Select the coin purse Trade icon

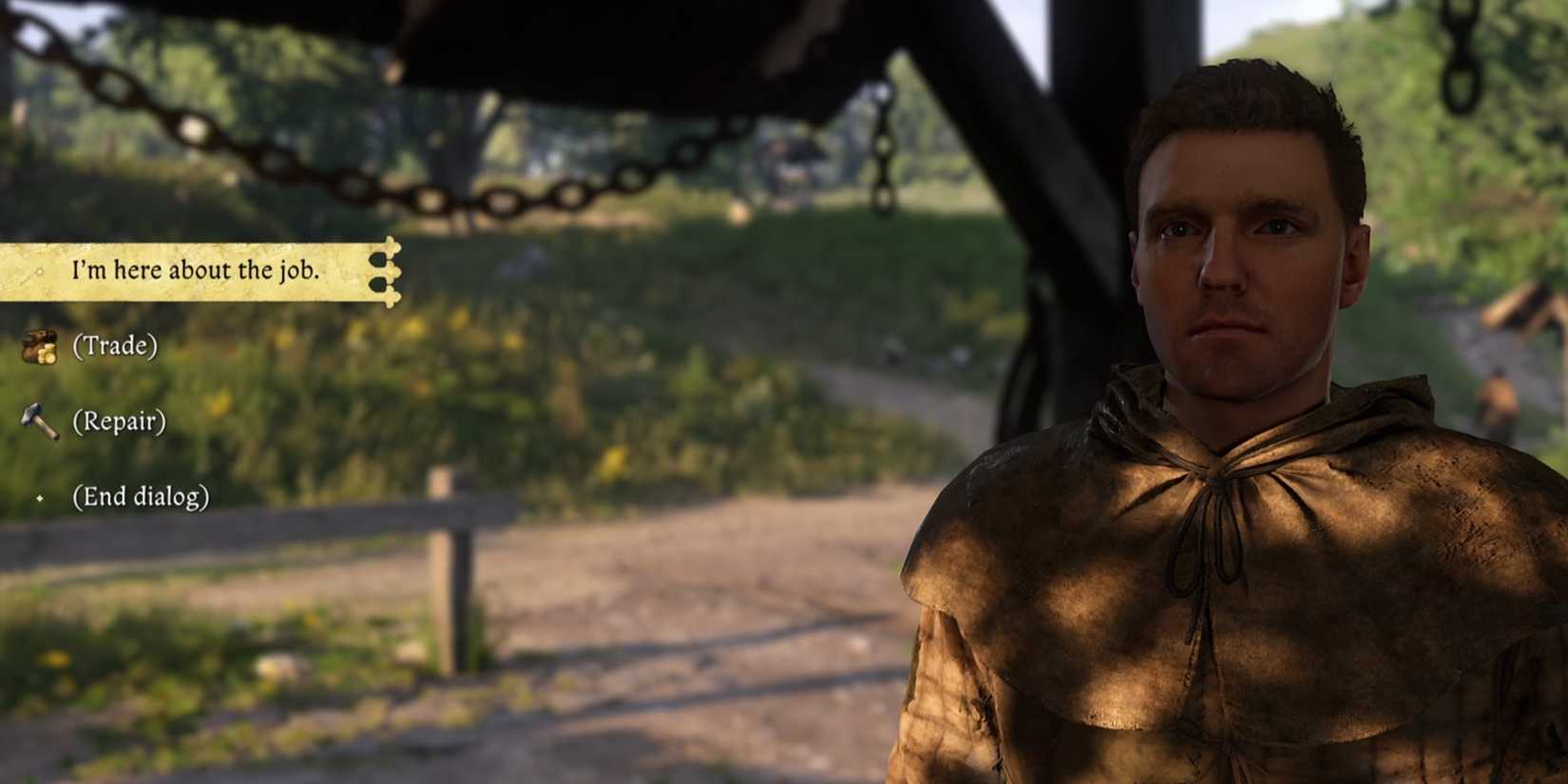(x=36, y=345)
